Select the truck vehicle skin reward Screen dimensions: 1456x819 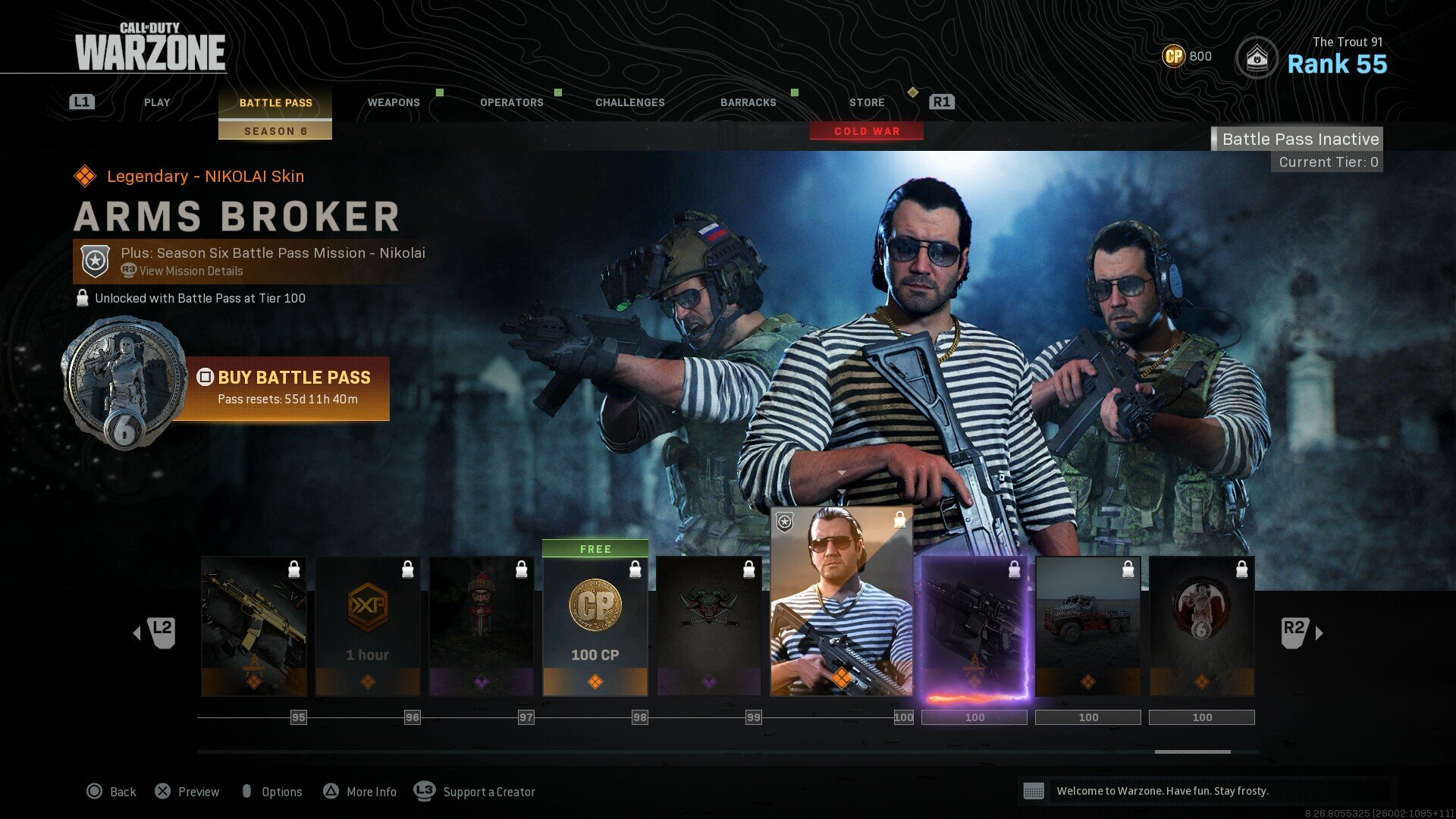(1088, 626)
